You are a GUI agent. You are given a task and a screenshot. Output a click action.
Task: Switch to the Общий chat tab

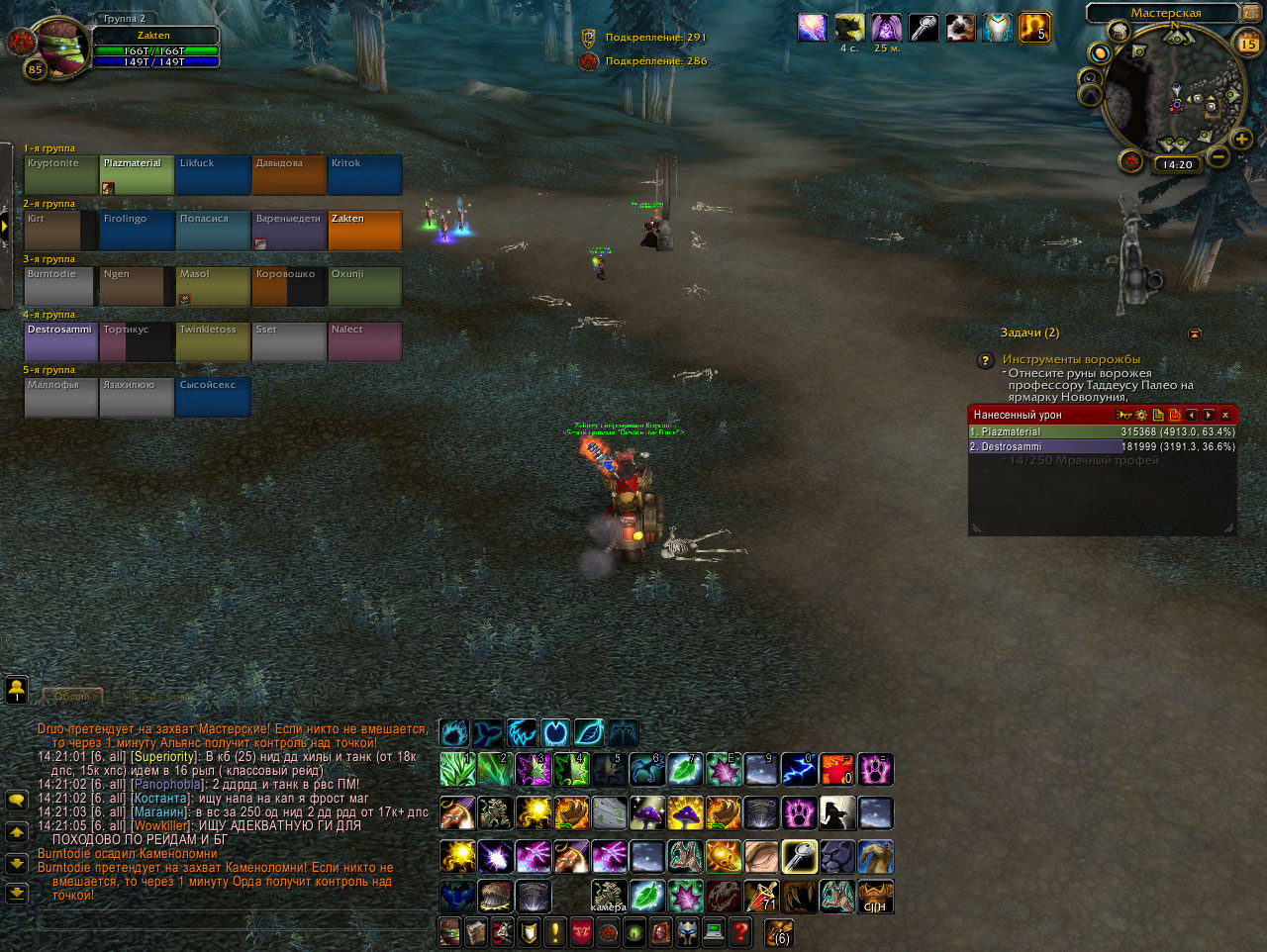pyautogui.click(x=71, y=696)
